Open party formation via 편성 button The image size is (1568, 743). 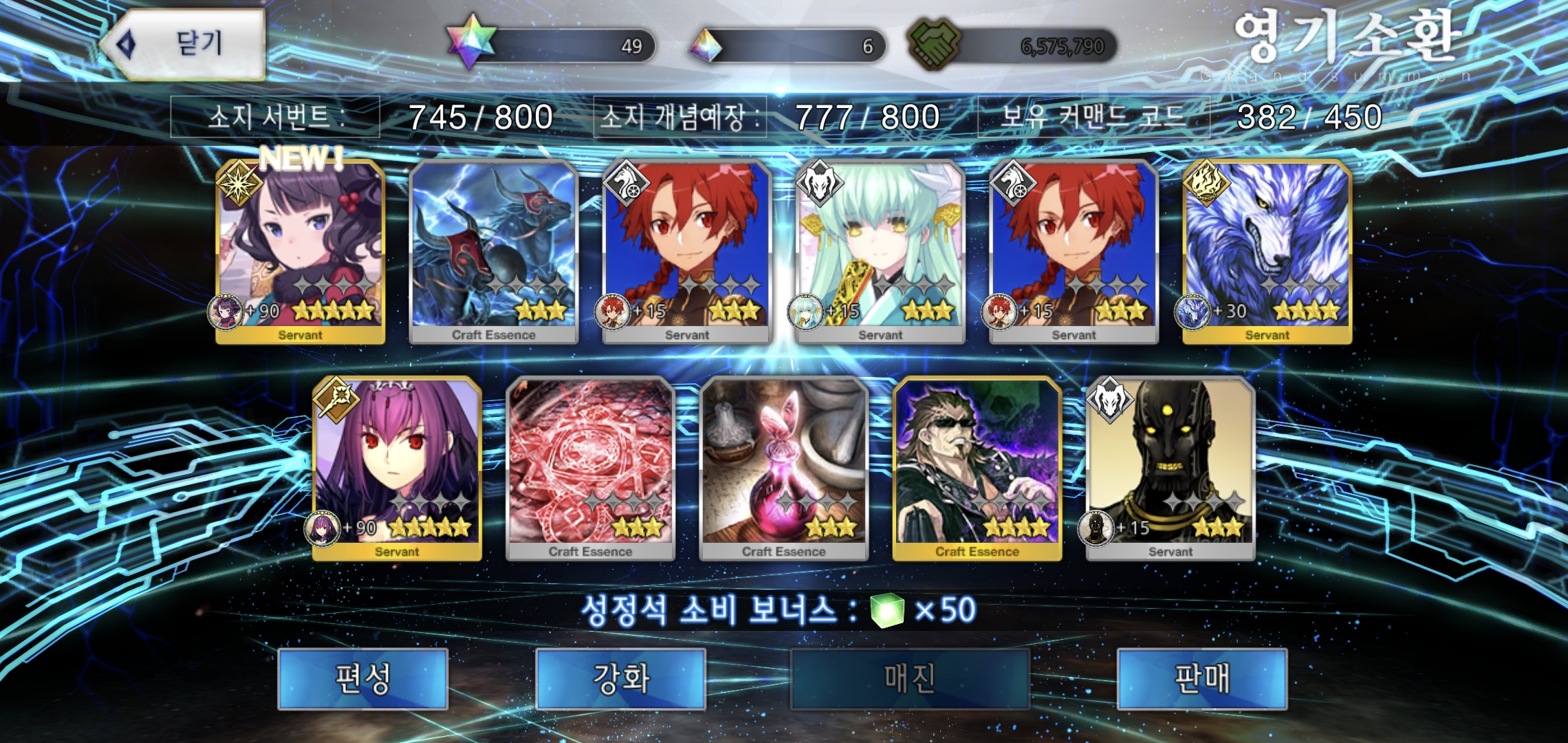[362, 678]
